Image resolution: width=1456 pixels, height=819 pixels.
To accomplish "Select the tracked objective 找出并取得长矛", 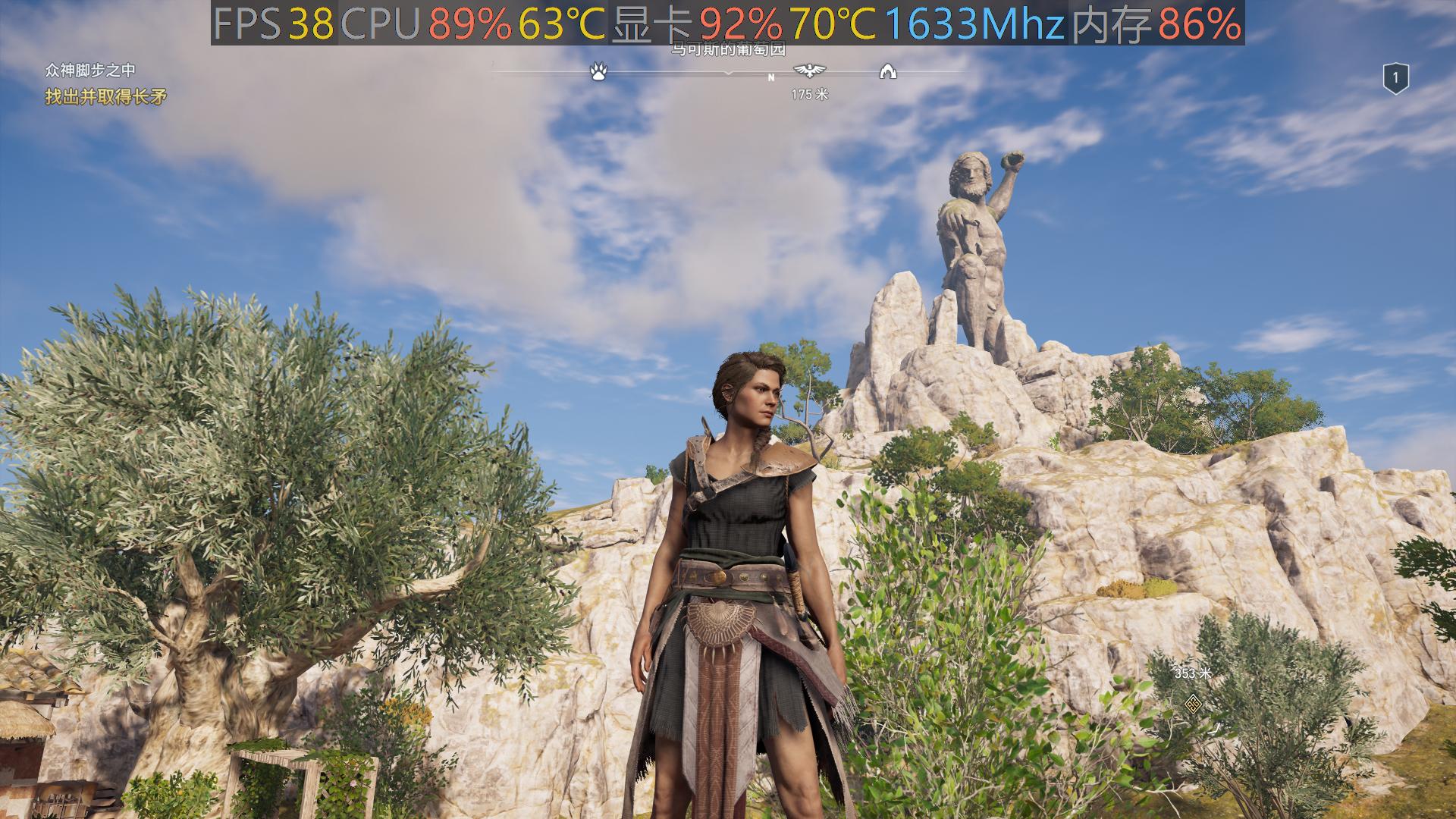I will 105,96.
